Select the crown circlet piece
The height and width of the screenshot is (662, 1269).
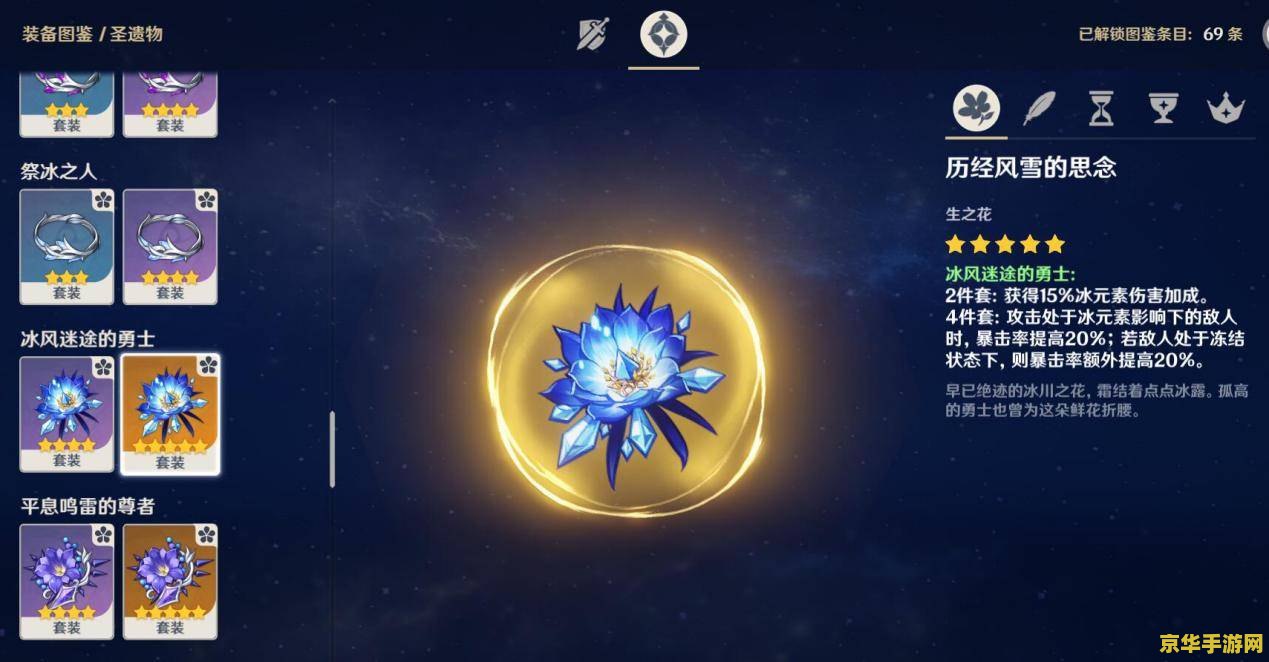click(x=1225, y=107)
